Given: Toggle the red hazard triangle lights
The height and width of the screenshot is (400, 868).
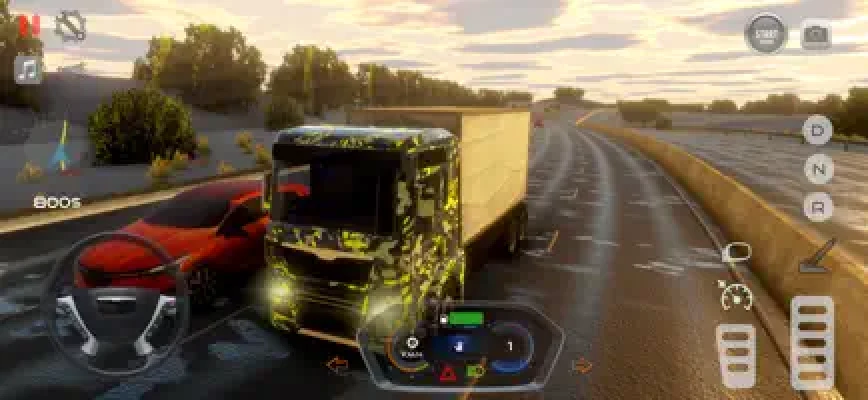Looking at the screenshot, I should pos(446,374).
